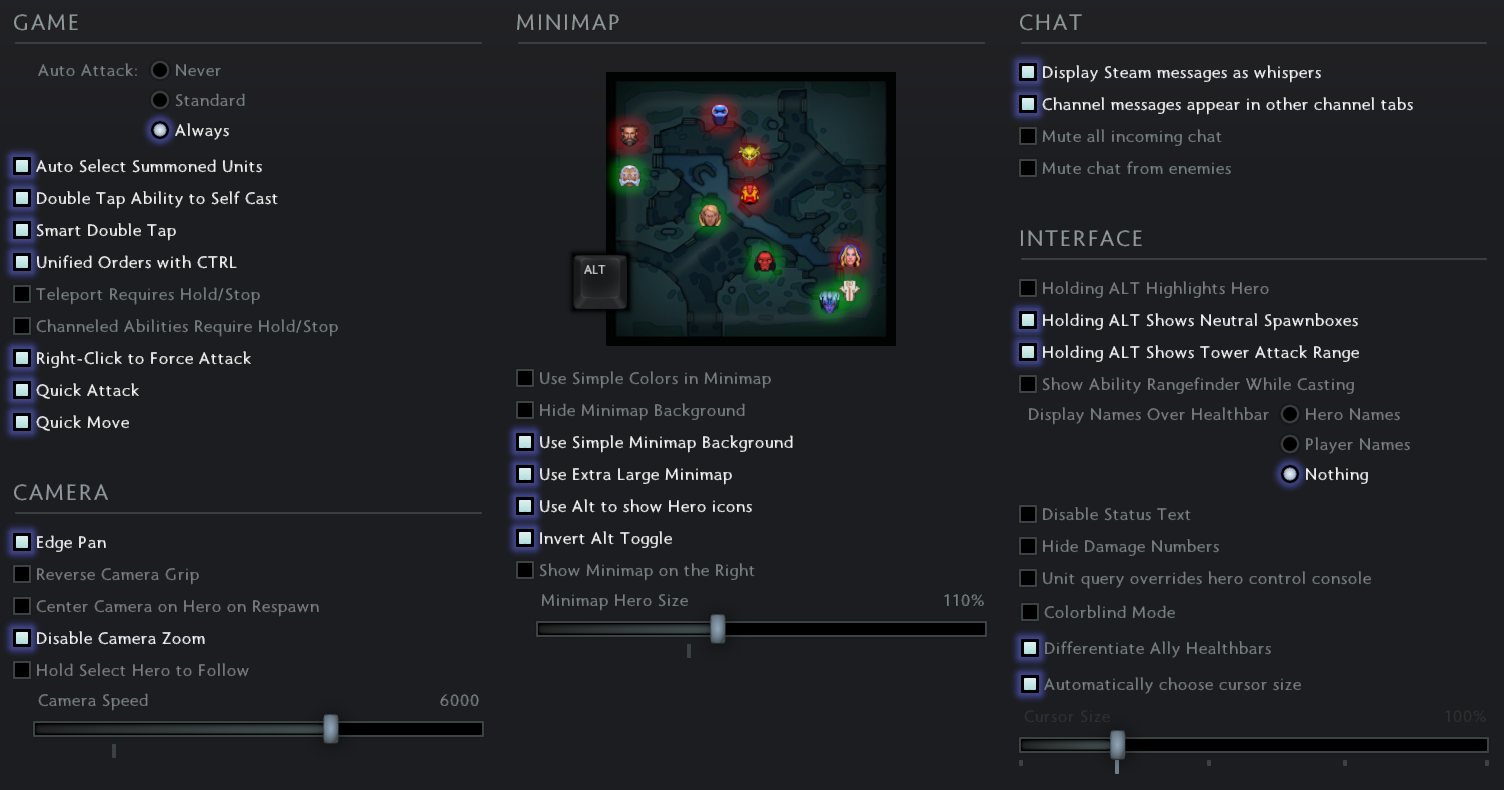Click the blond Invoker icon on the minimap
Screen dimensions: 1504x790
711,216
